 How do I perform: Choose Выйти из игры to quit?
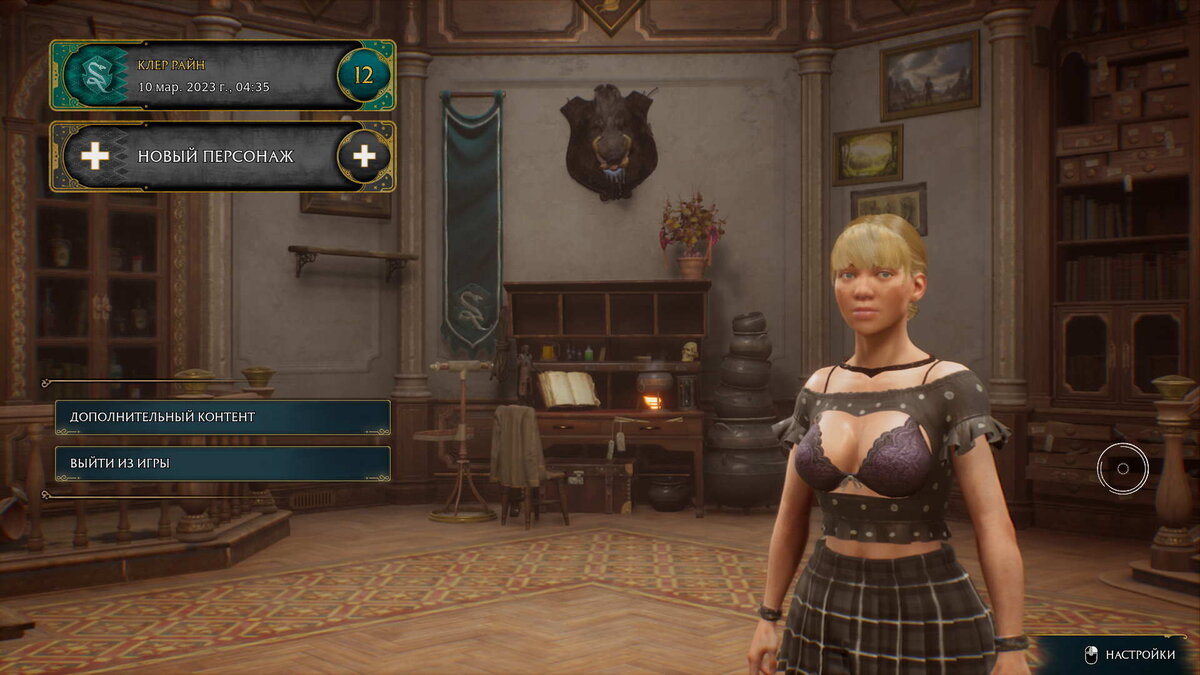click(222, 463)
